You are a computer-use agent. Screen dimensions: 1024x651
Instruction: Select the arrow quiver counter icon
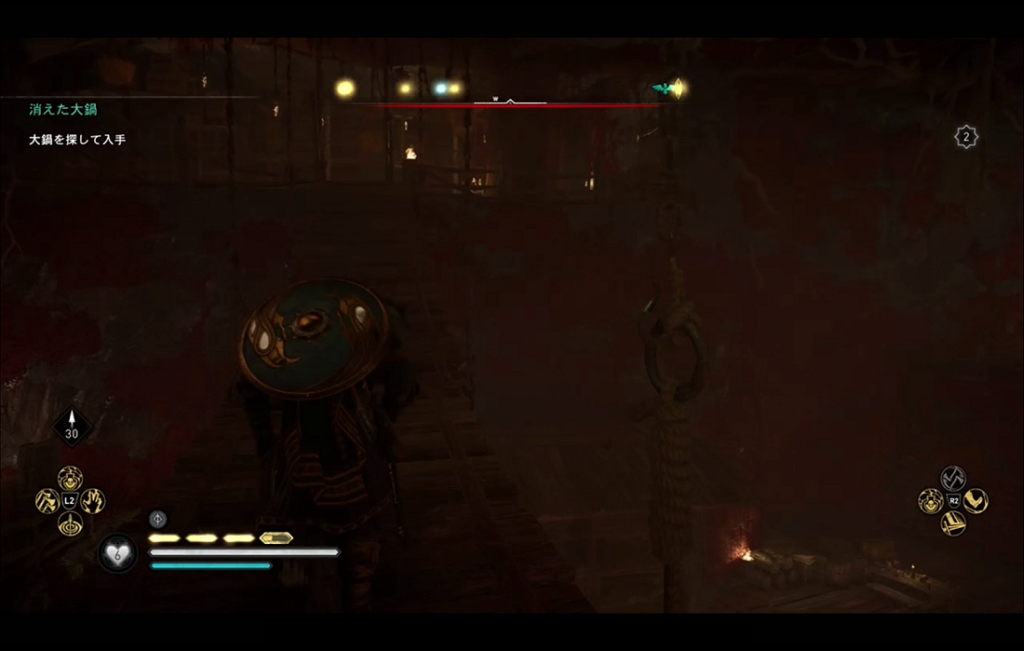[x=71, y=425]
